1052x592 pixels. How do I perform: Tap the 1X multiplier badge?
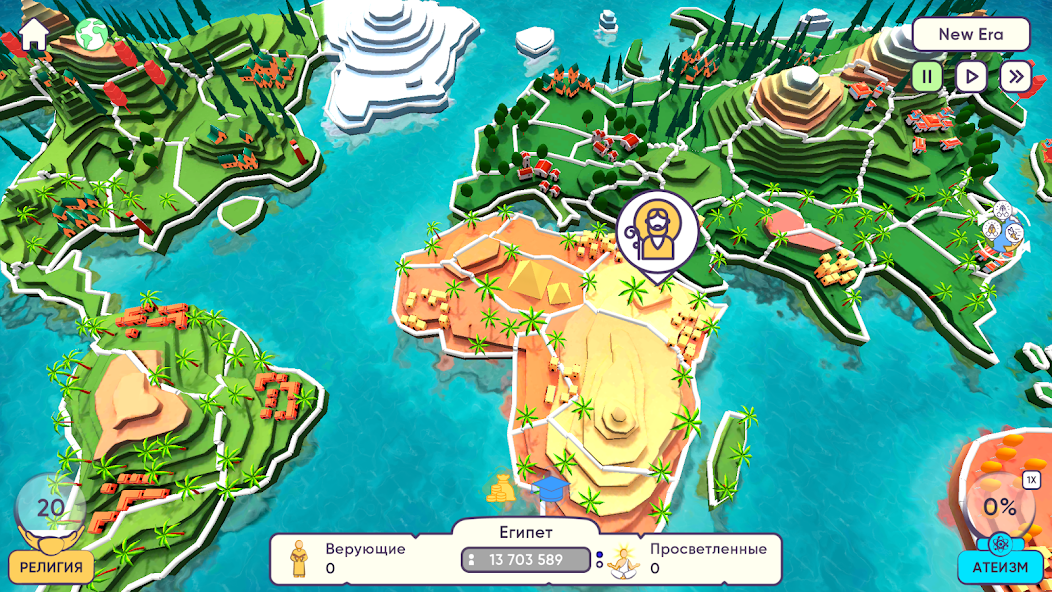pos(1031,480)
